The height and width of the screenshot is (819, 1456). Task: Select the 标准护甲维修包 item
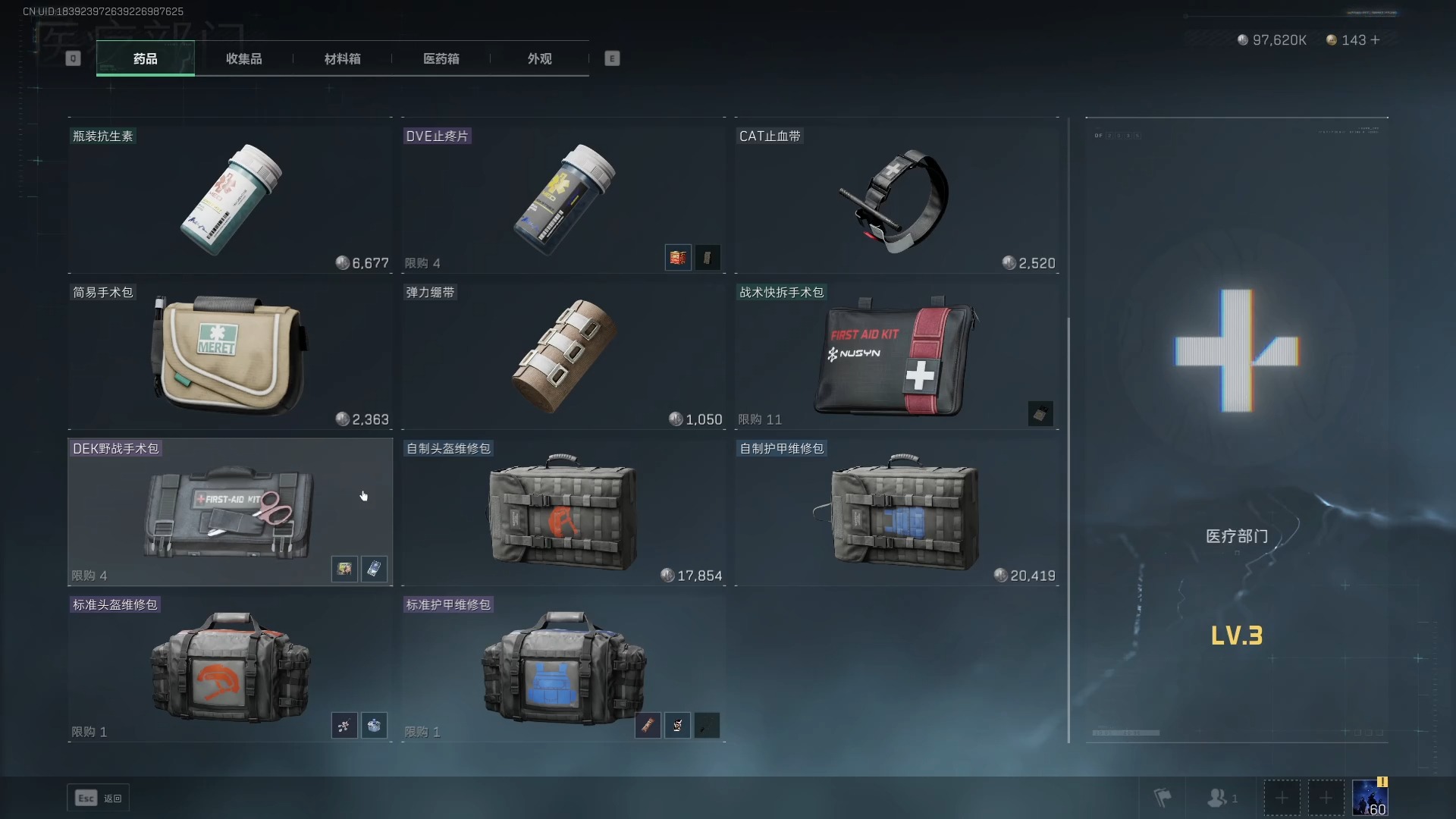click(563, 667)
